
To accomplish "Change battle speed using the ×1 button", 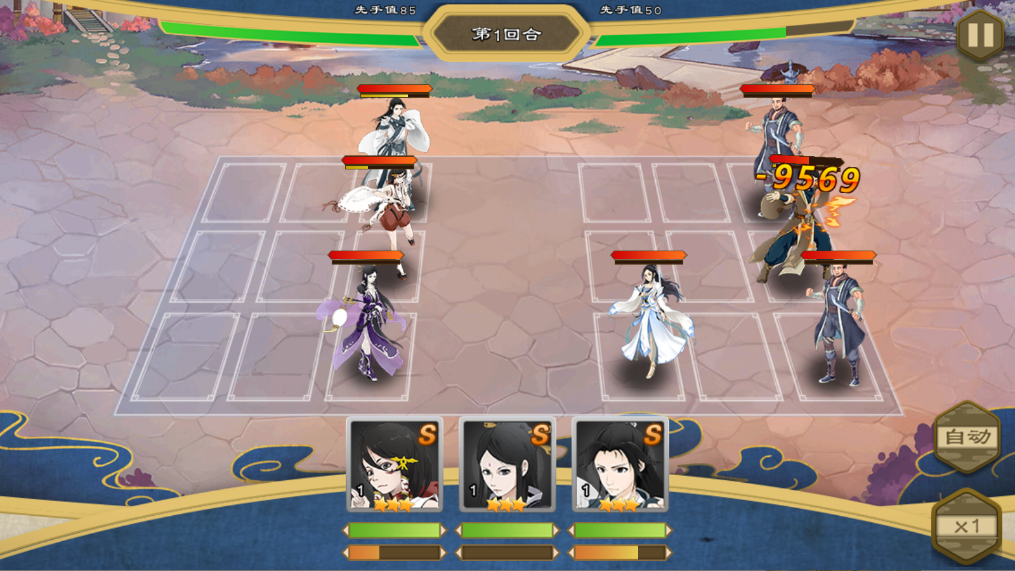I will [966, 526].
